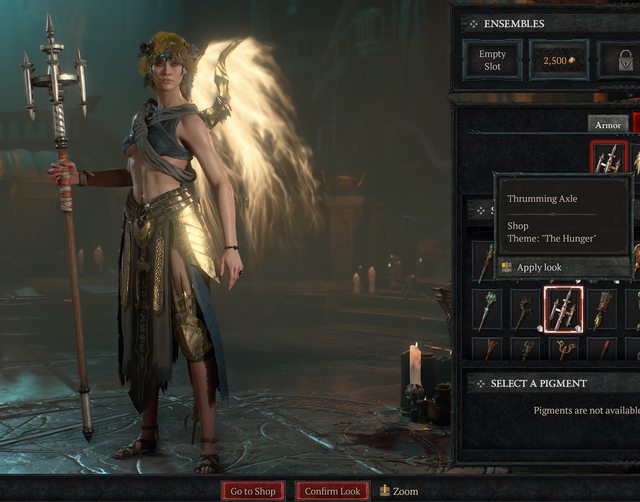Viewport: 640px width, 502px height.
Task: Switch to the Armor tab
Action: click(608, 124)
